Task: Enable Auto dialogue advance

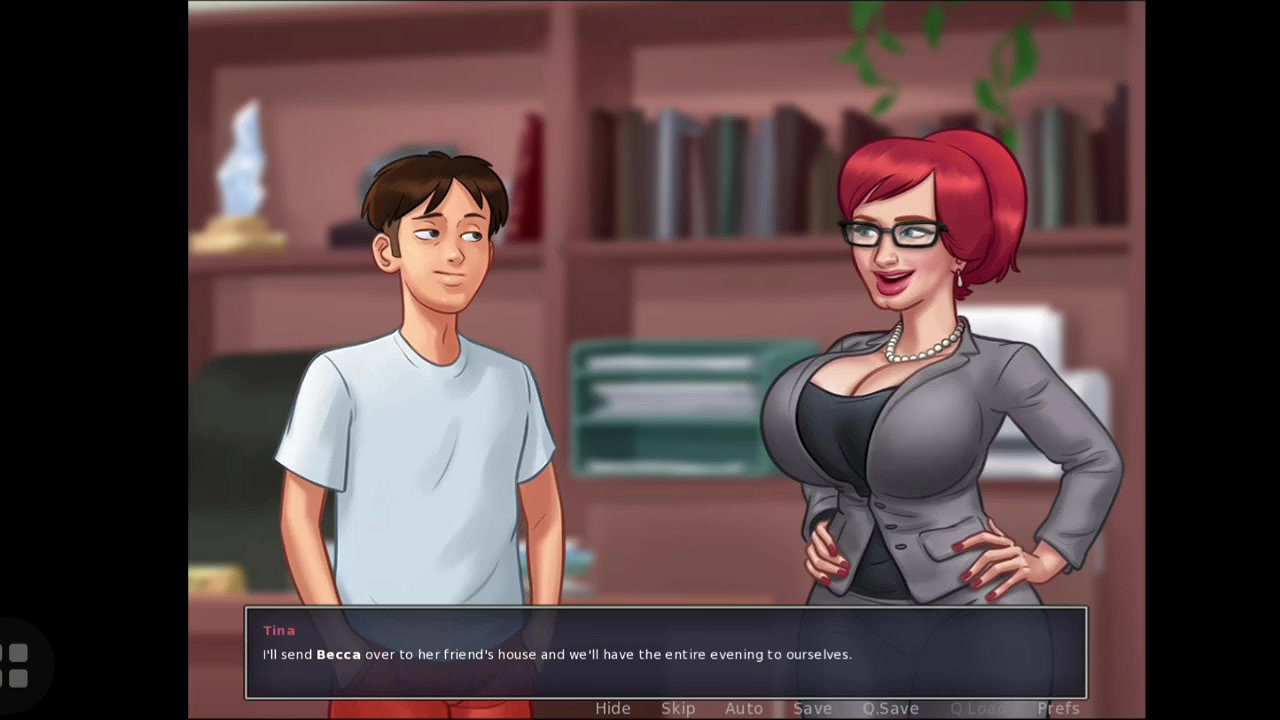Action: pyautogui.click(x=744, y=708)
